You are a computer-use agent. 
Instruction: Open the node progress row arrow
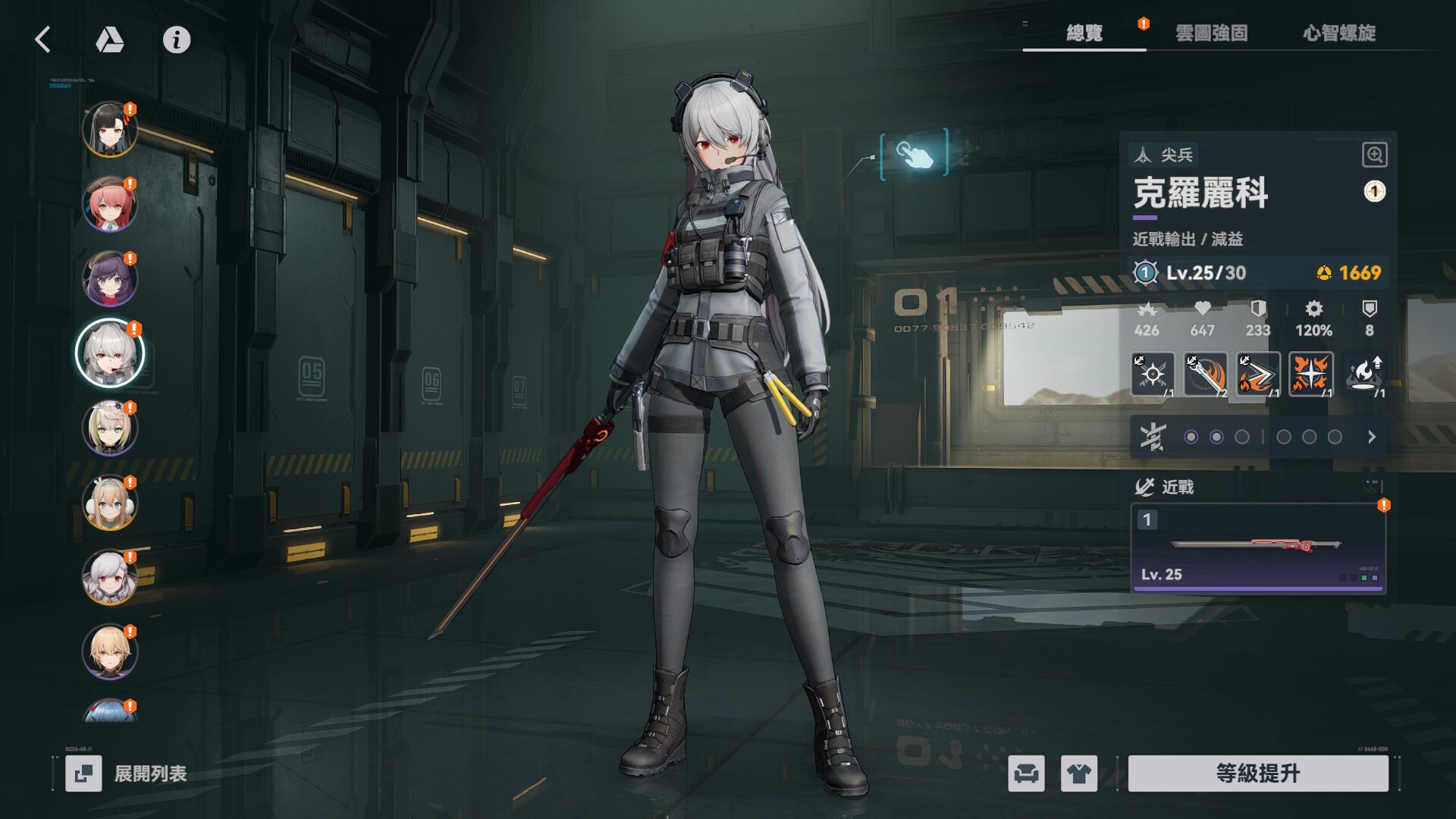1371,437
